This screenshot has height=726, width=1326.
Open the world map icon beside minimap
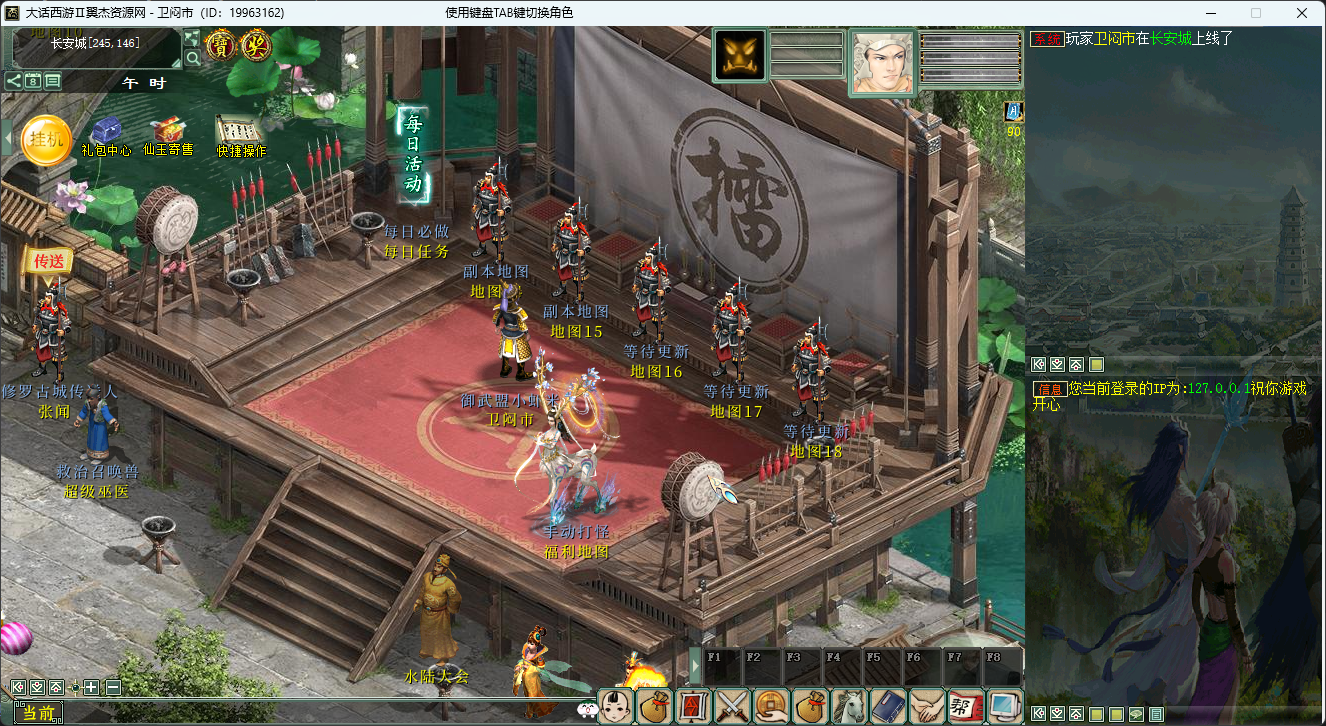click(x=192, y=38)
